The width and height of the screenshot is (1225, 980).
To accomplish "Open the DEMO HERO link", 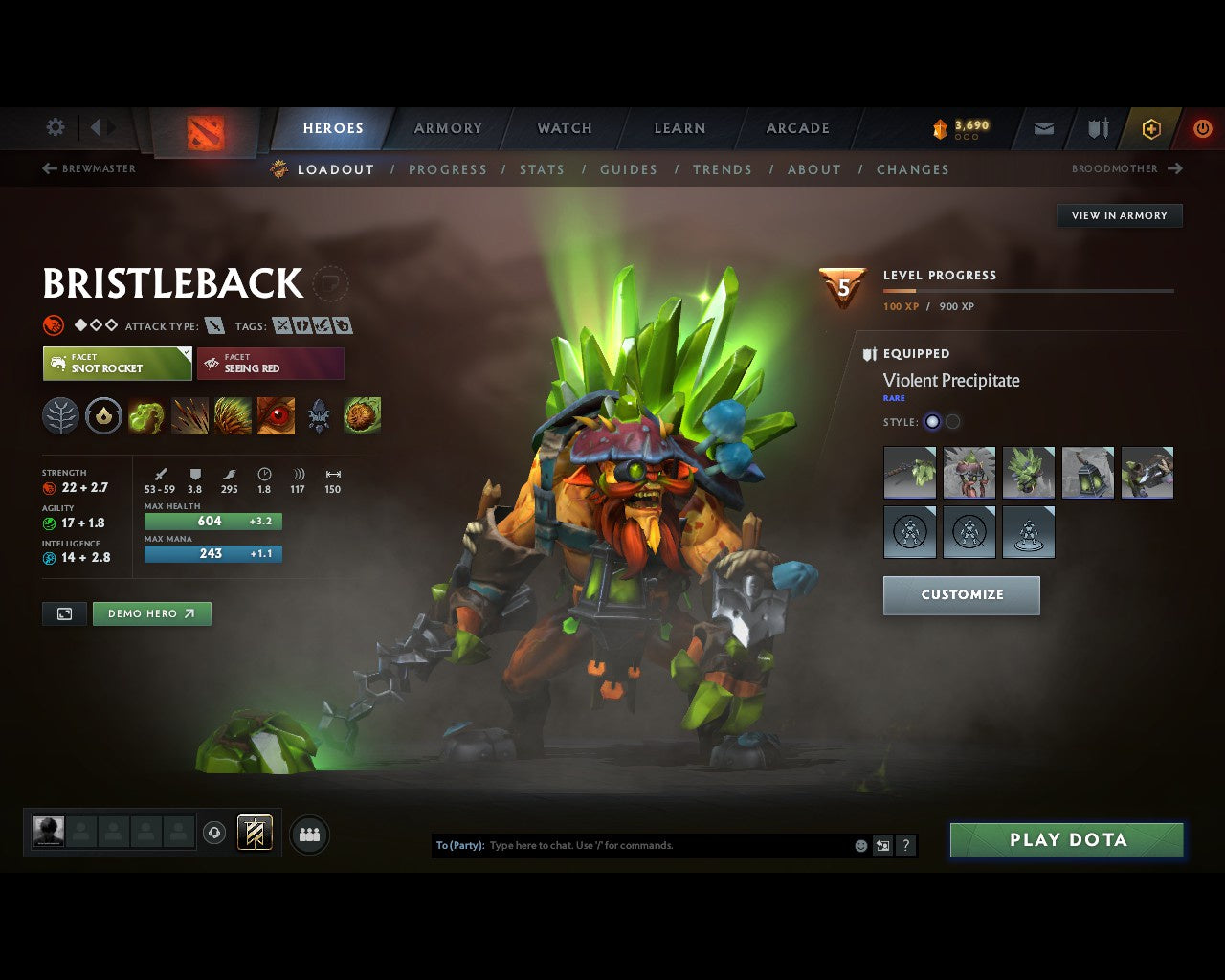I will coord(151,613).
